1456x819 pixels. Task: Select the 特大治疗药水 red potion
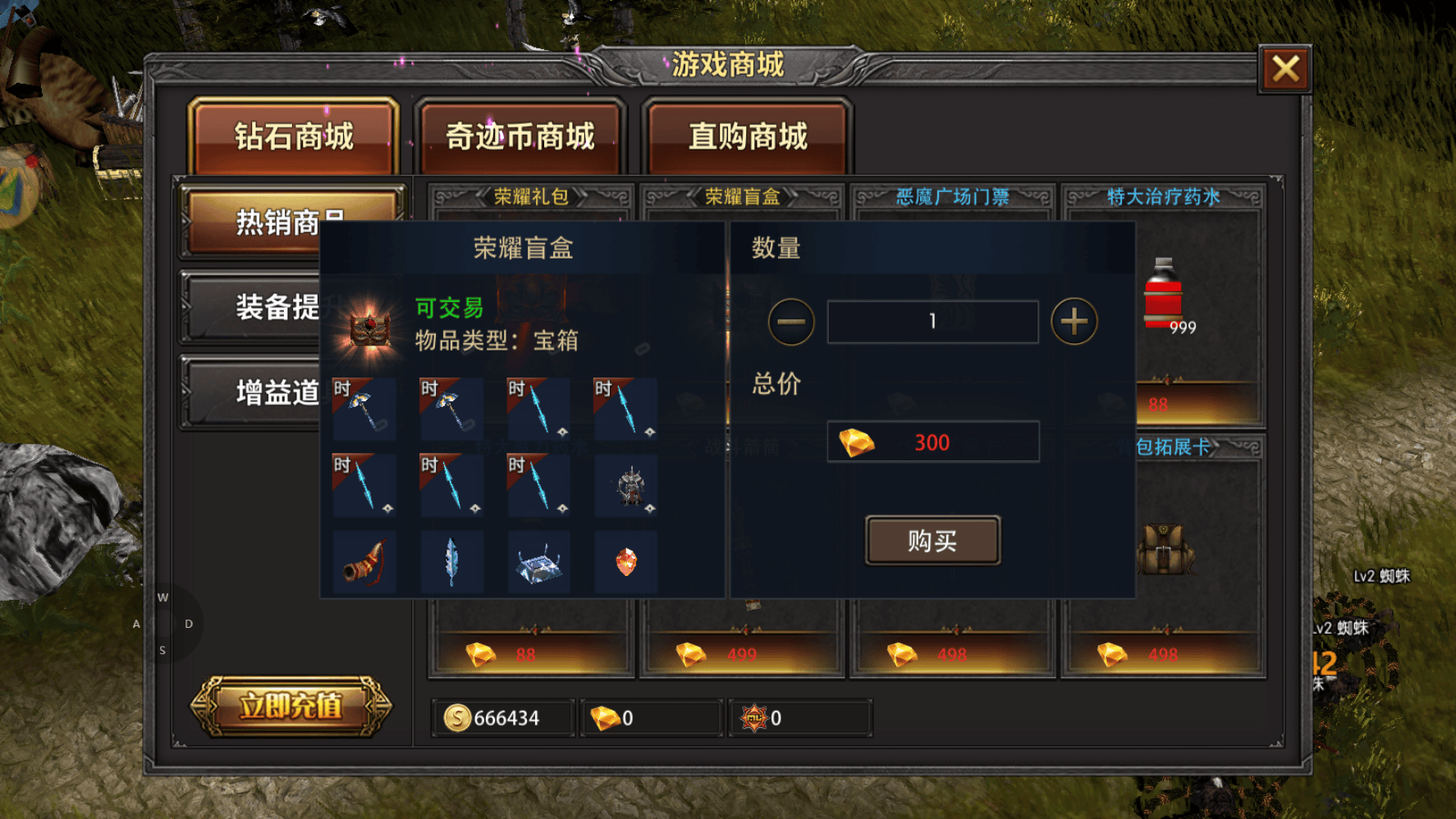(x=1163, y=295)
